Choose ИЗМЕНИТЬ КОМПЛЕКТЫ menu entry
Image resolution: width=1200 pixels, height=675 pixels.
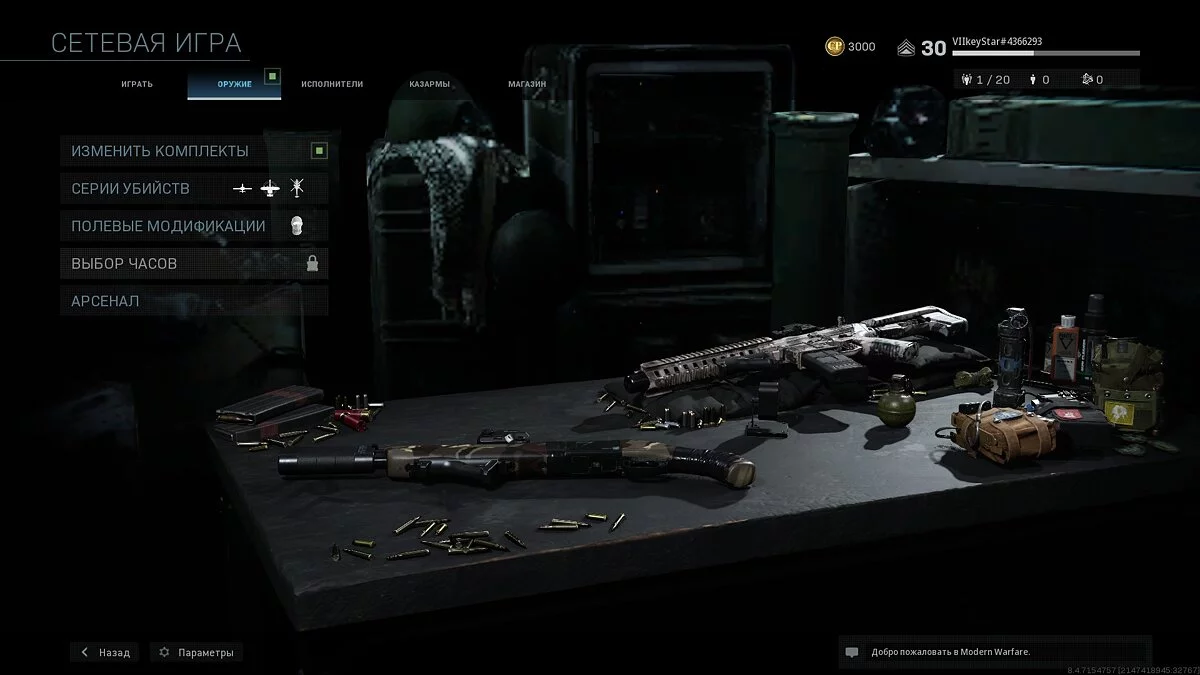pyautogui.click(x=194, y=151)
